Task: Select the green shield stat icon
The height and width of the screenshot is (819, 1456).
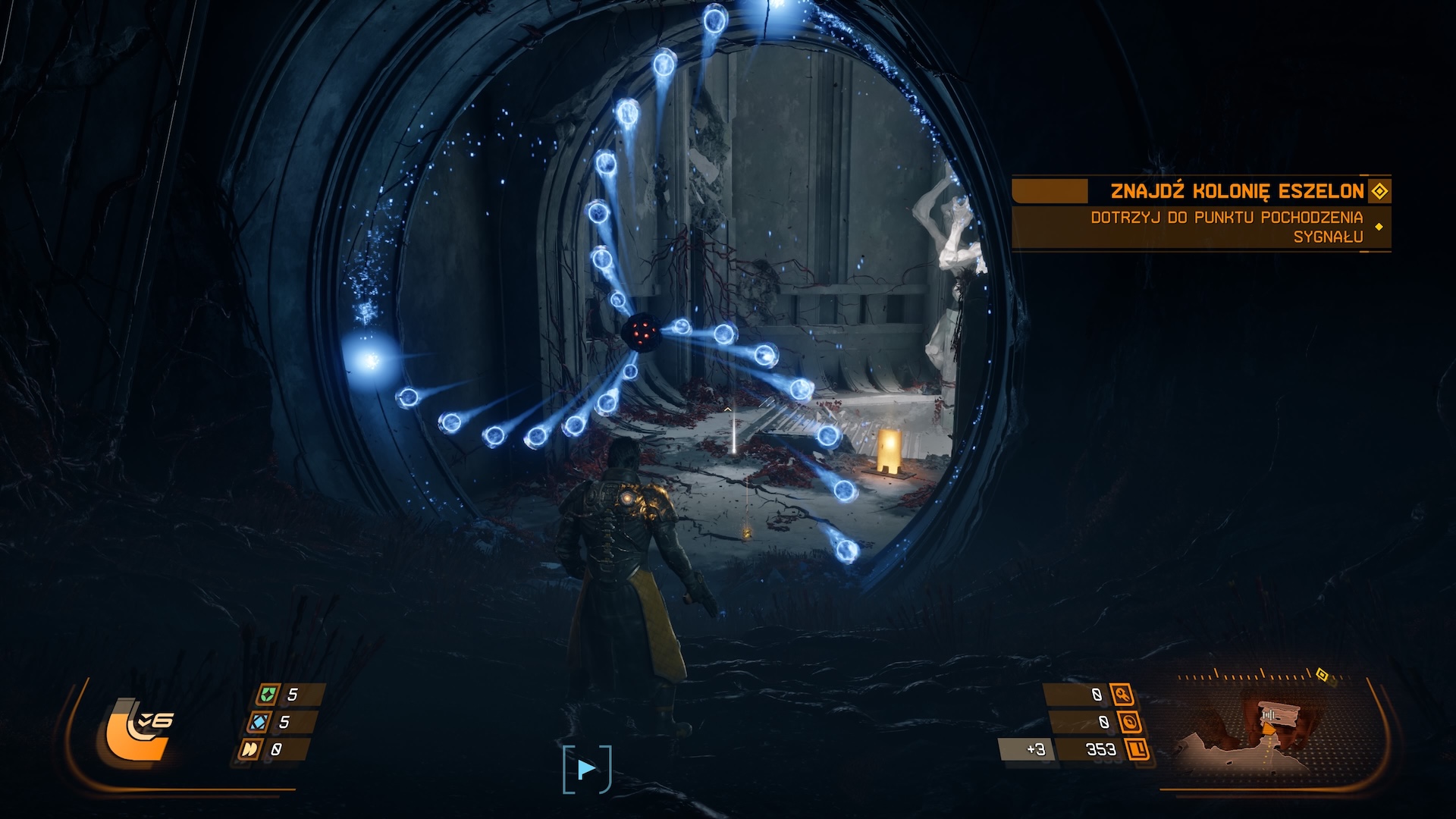Action: click(x=267, y=694)
